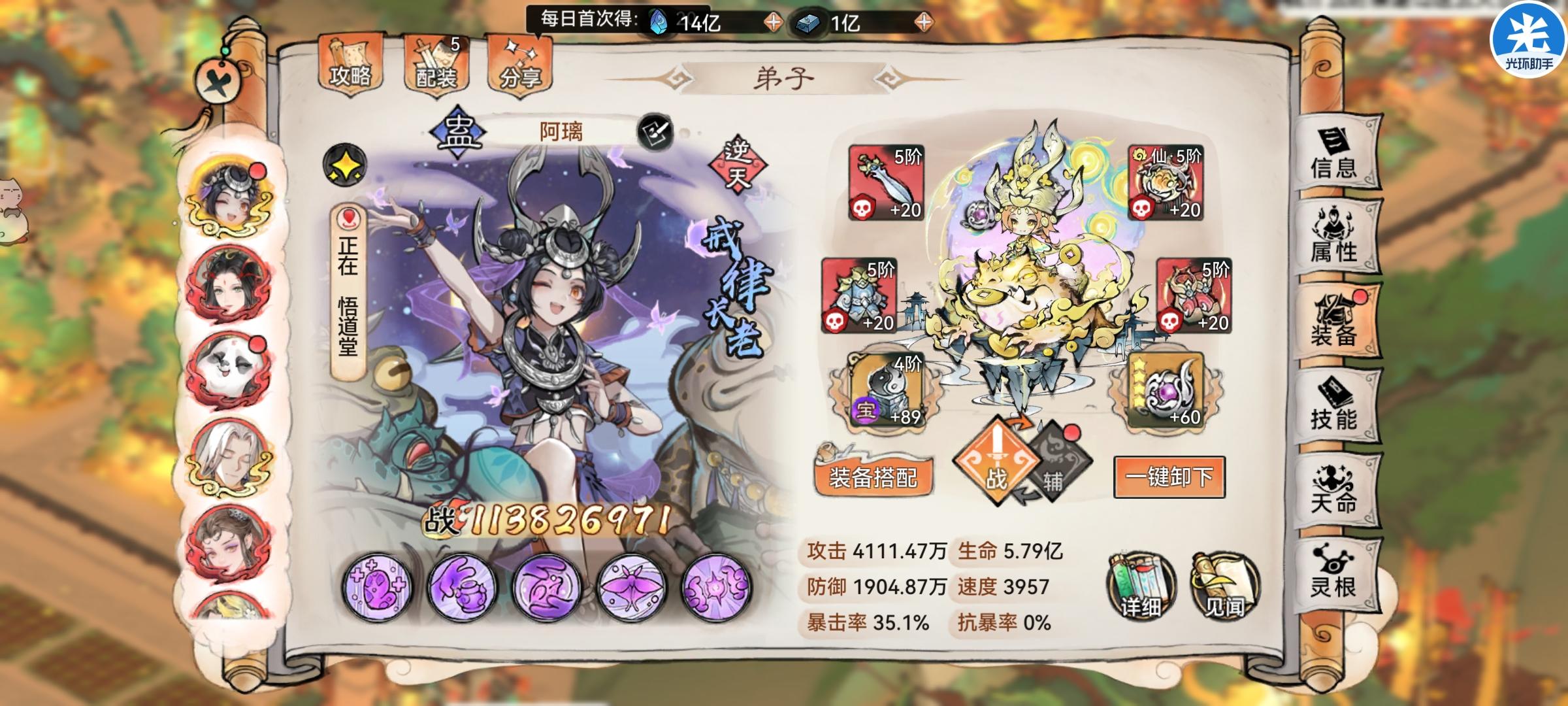Switch to the 分享 tab
This screenshot has width=1568, height=706.
[520, 65]
